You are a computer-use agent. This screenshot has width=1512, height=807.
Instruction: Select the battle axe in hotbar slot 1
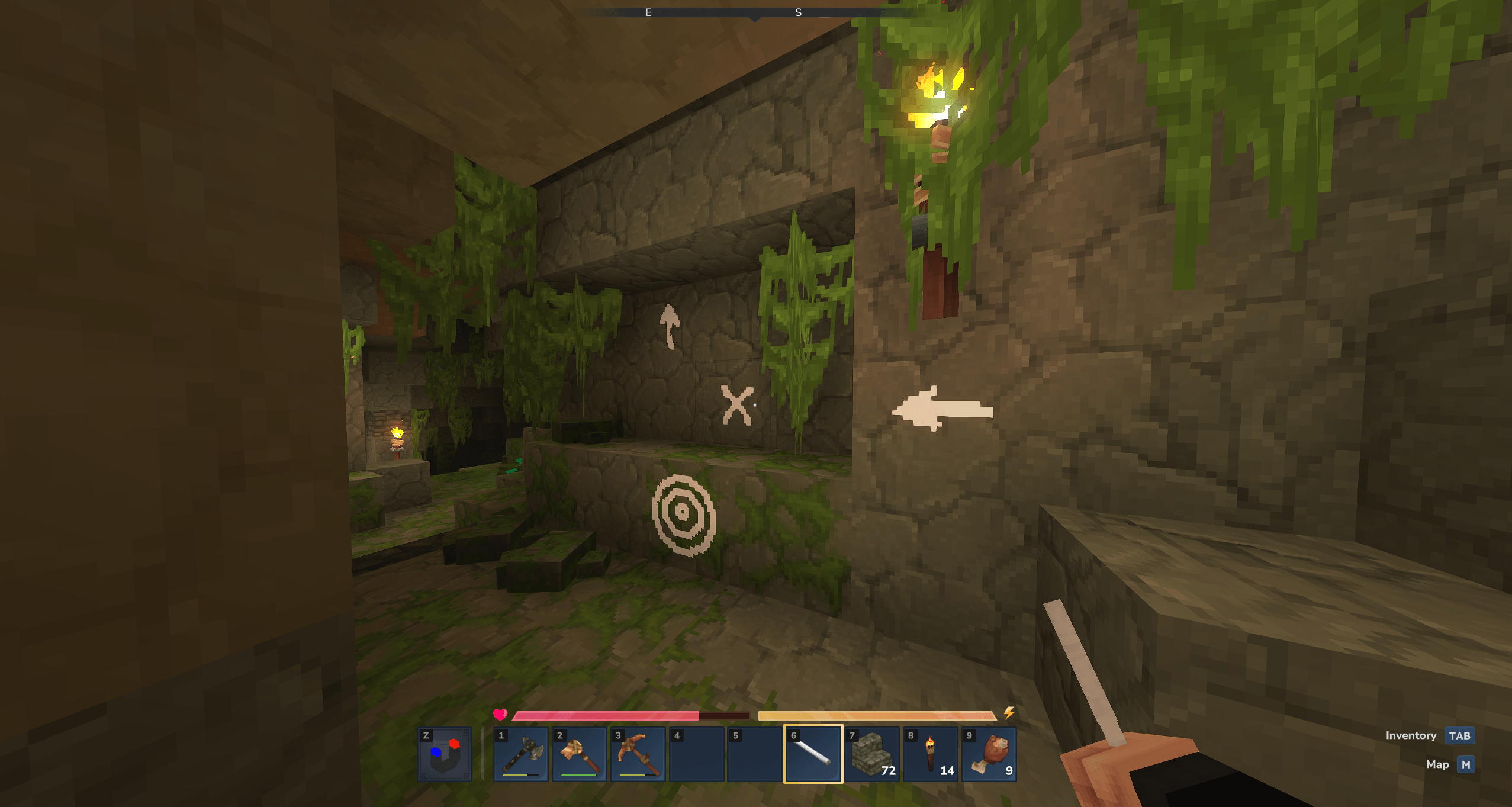coord(521,754)
